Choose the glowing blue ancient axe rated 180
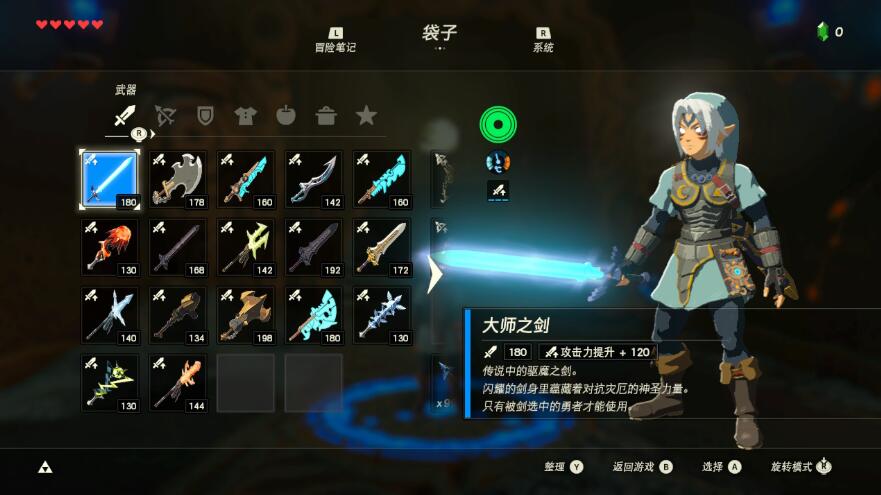881x495 pixels. click(x=313, y=315)
